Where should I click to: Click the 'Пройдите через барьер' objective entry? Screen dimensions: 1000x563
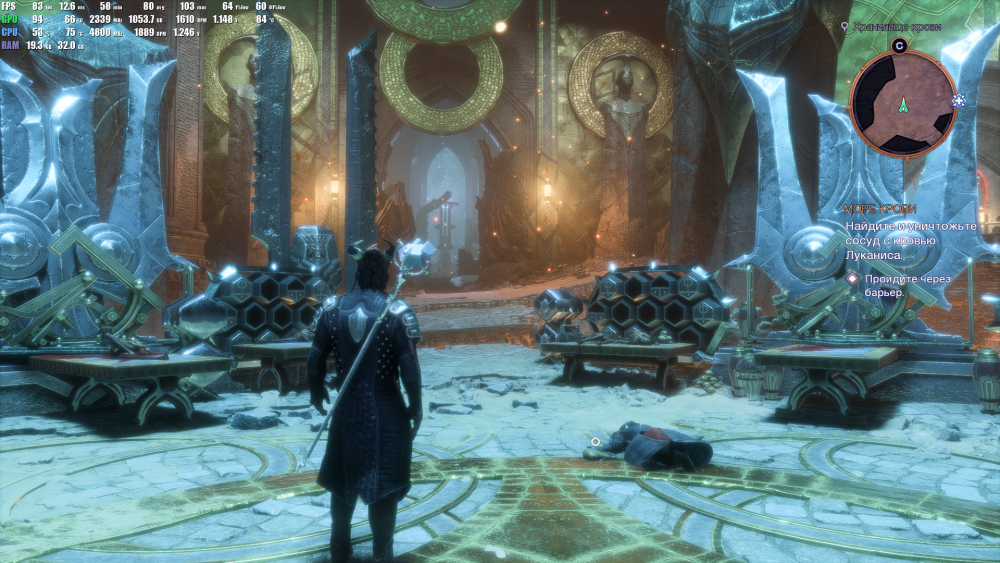click(900, 286)
